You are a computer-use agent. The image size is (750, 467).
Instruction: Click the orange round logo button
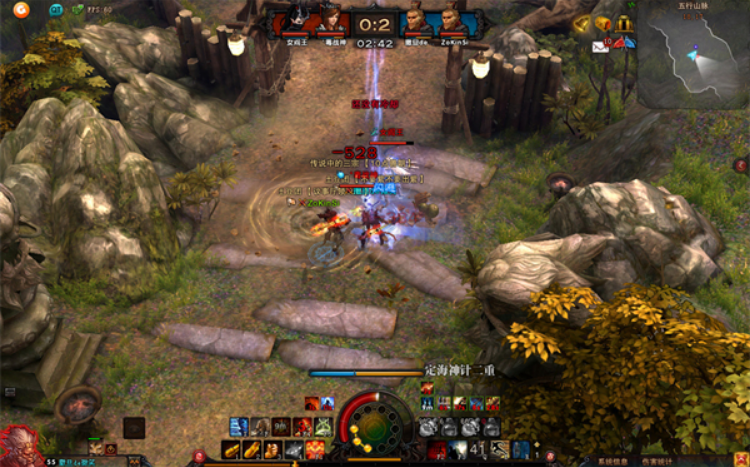point(21,10)
